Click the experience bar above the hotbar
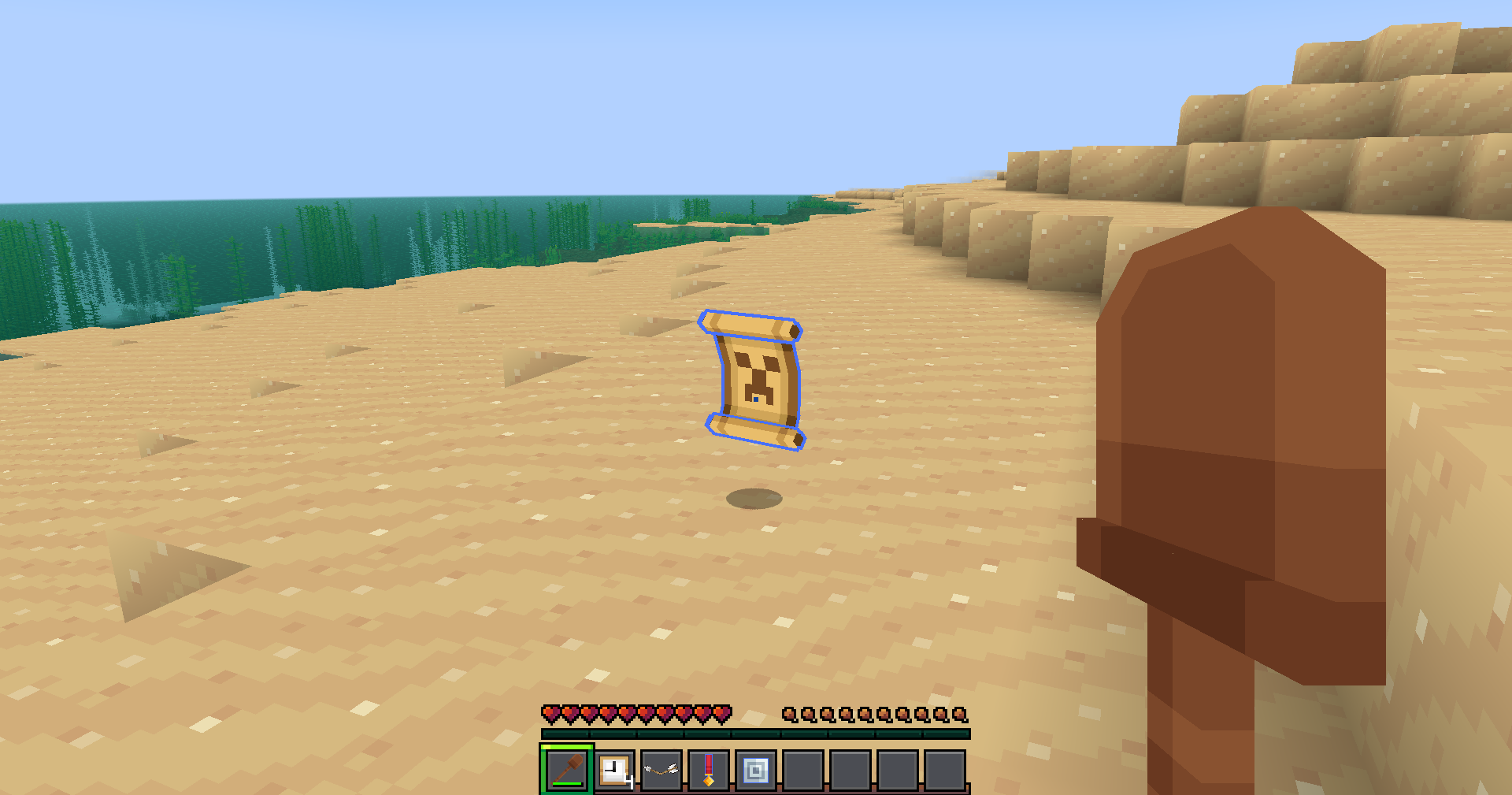1512x795 pixels. [x=756, y=732]
